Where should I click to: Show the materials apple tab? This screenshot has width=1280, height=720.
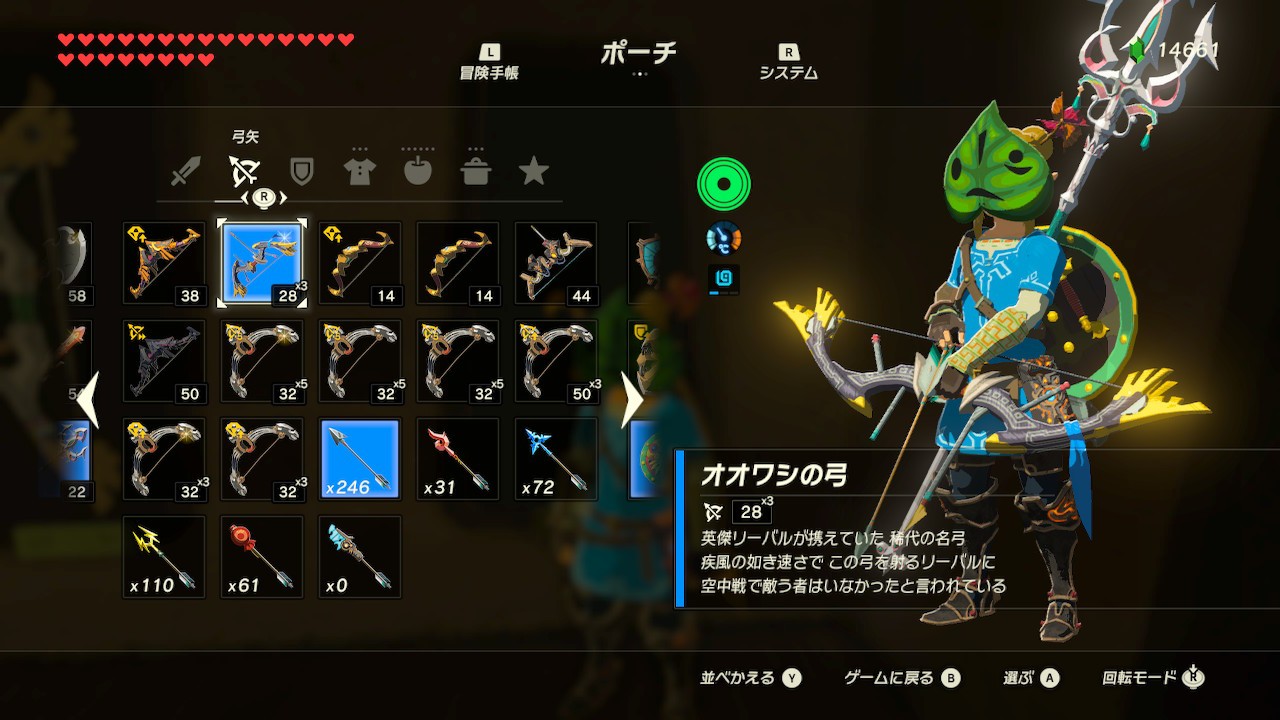coord(417,171)
